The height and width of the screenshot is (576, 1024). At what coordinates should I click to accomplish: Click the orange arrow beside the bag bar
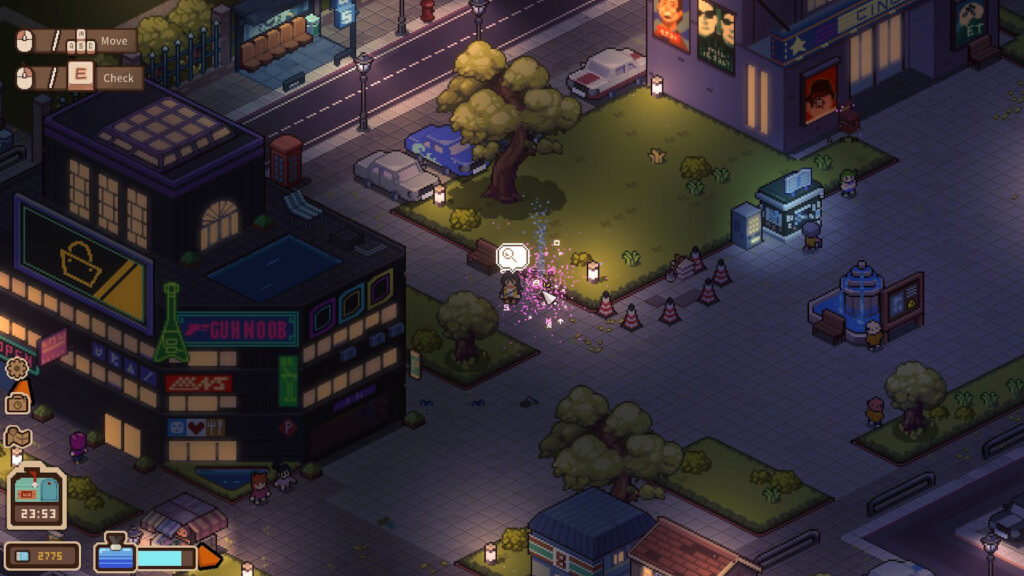[209, 556]
